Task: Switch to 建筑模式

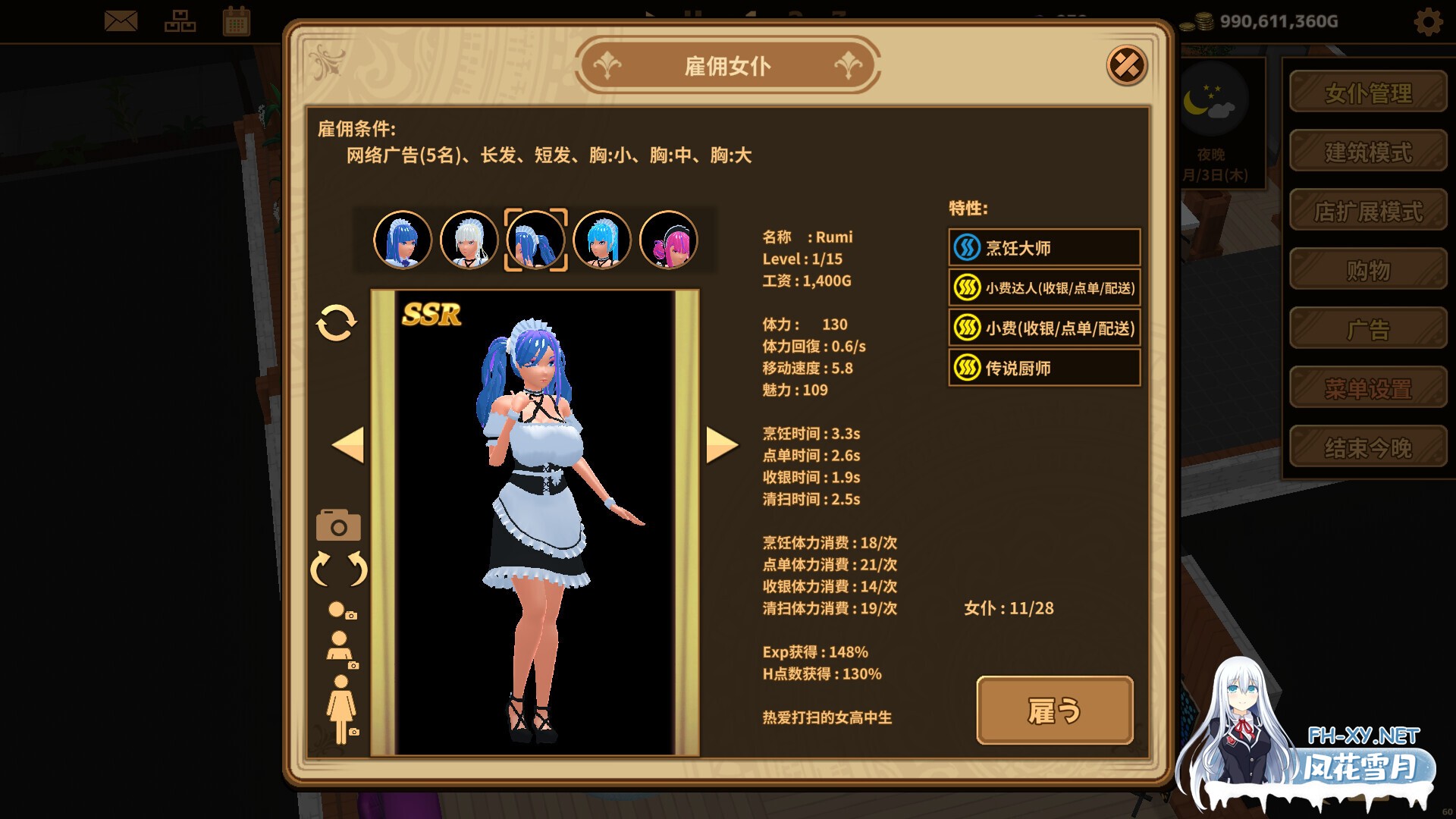Action: [1367, 150]
